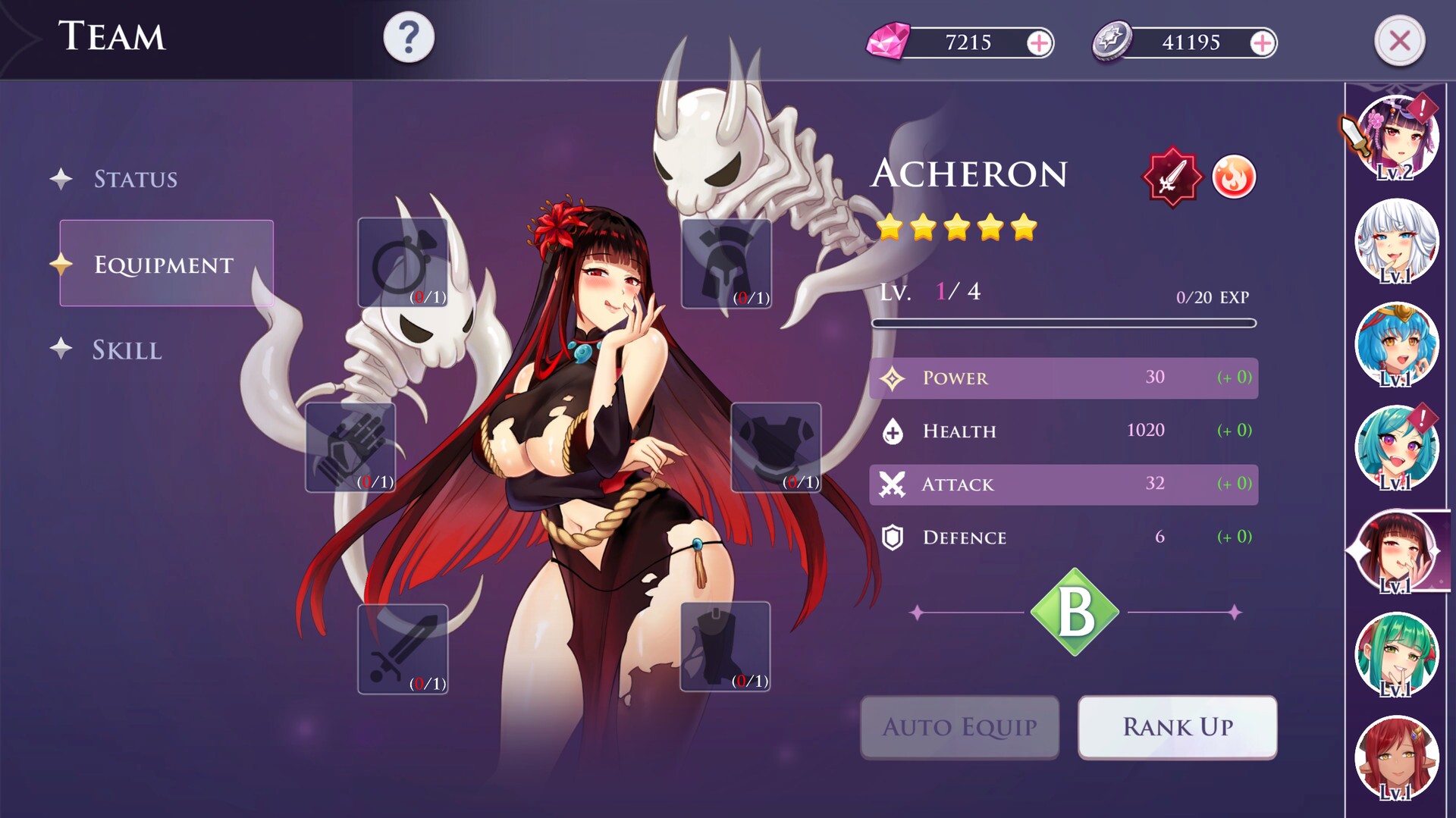Select the sword weapon slot

click(402, 648)
